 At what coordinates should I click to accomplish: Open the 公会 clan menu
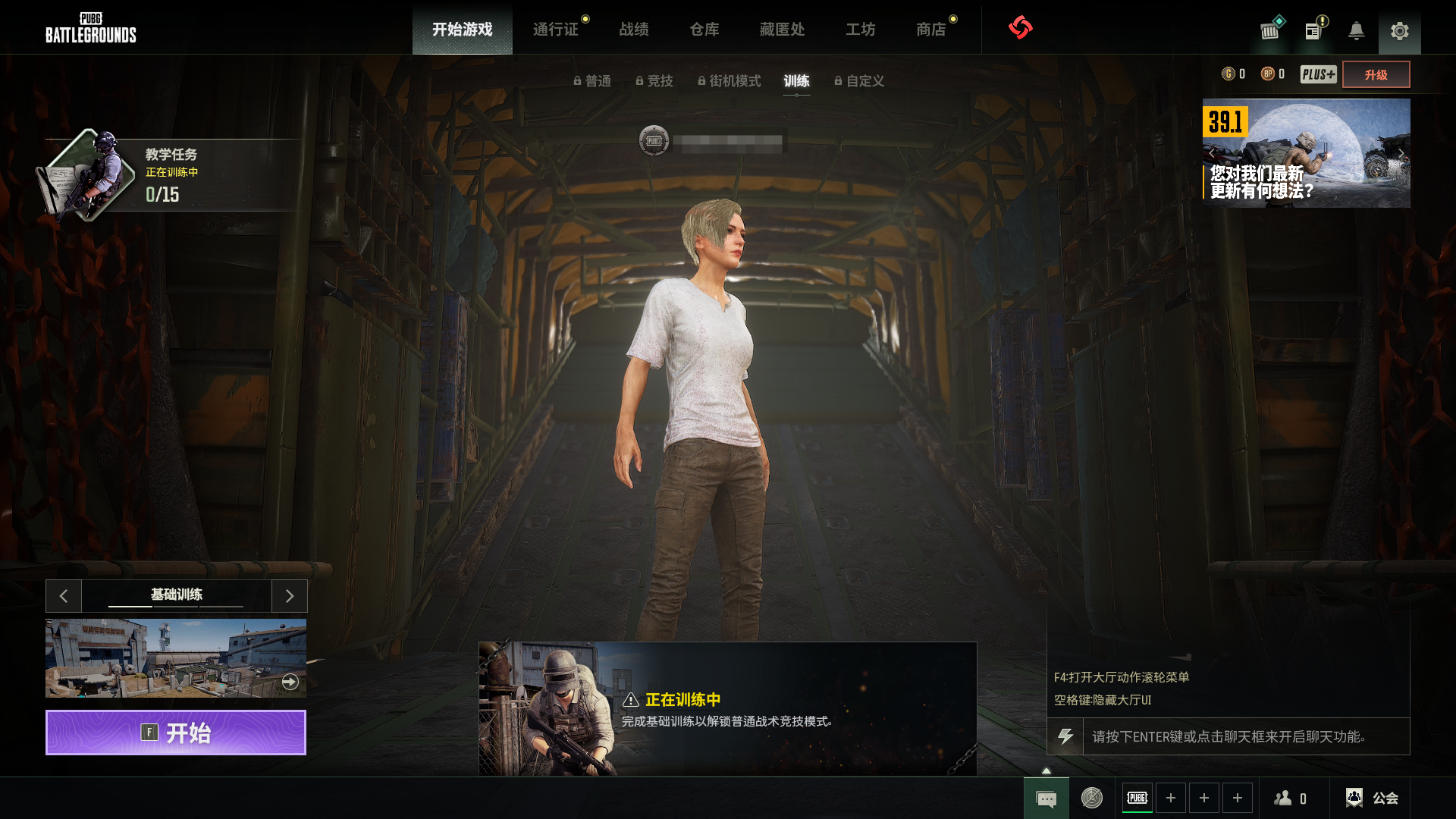tap(1372, 798)
